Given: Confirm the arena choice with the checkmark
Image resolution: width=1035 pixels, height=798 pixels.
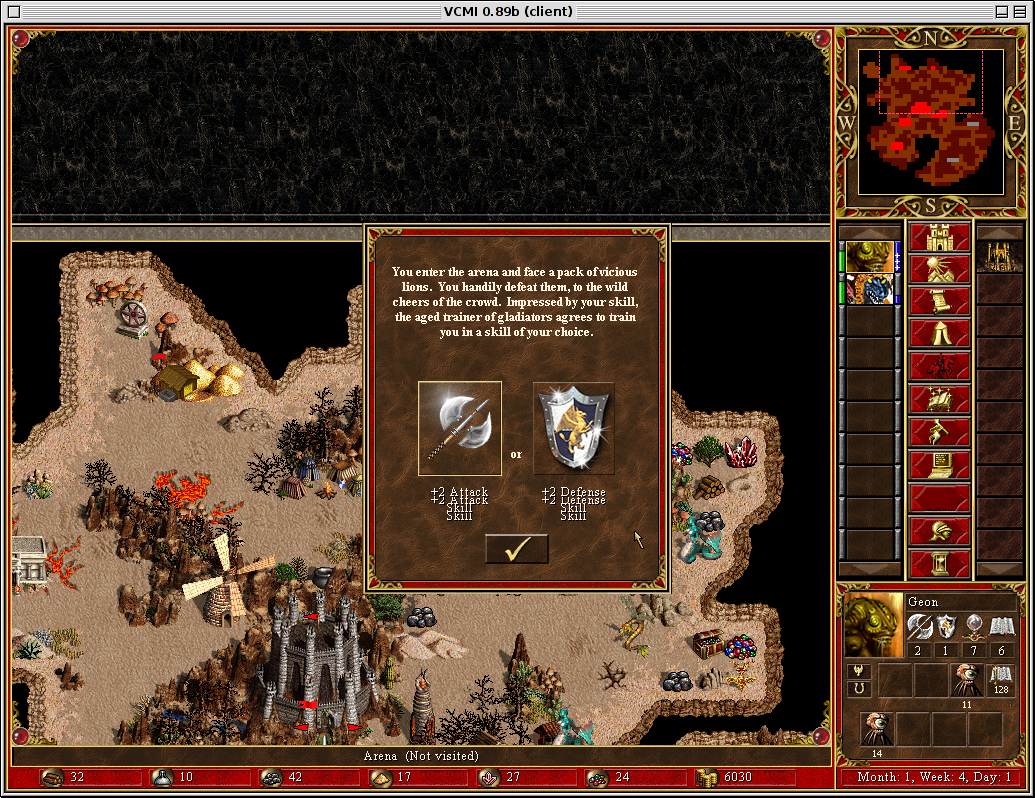Looking at the screenshot, I should pyautogui.click(x=516, y=549).
